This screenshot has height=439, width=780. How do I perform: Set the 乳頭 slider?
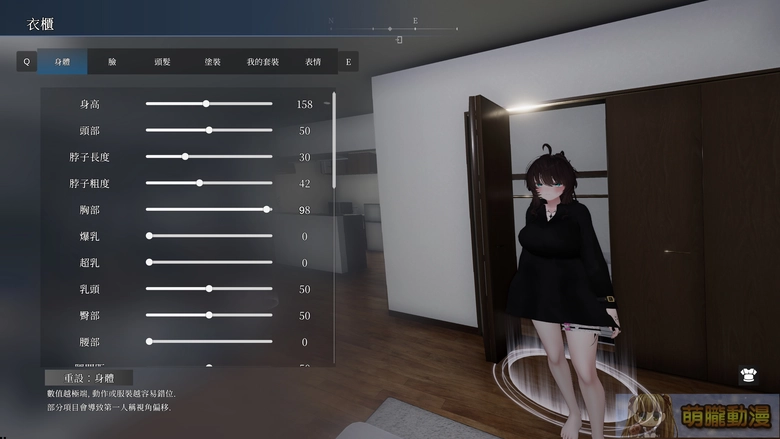click(209, 289)
